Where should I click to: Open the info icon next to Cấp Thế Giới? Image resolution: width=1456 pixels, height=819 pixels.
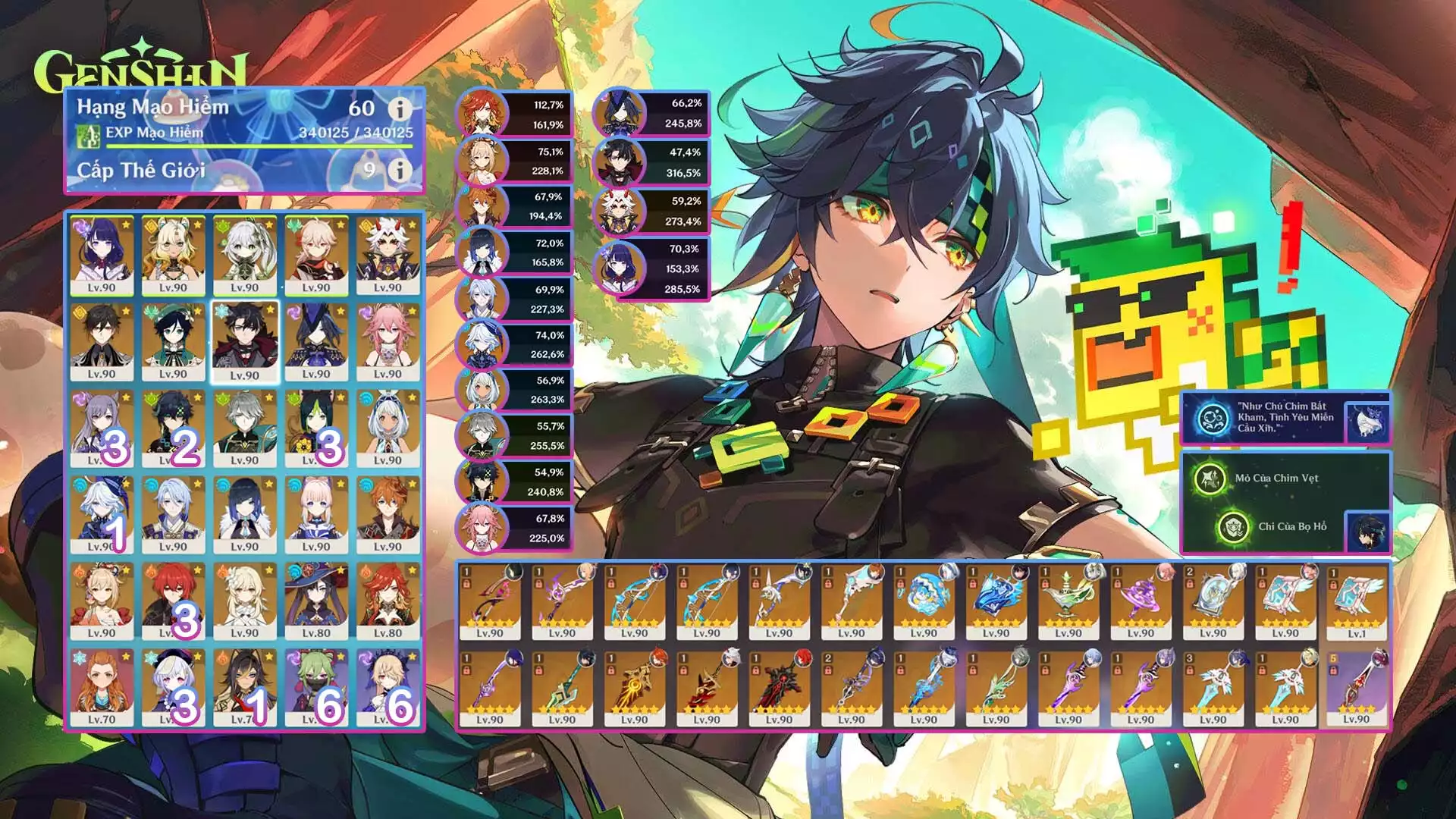(400, 170)
